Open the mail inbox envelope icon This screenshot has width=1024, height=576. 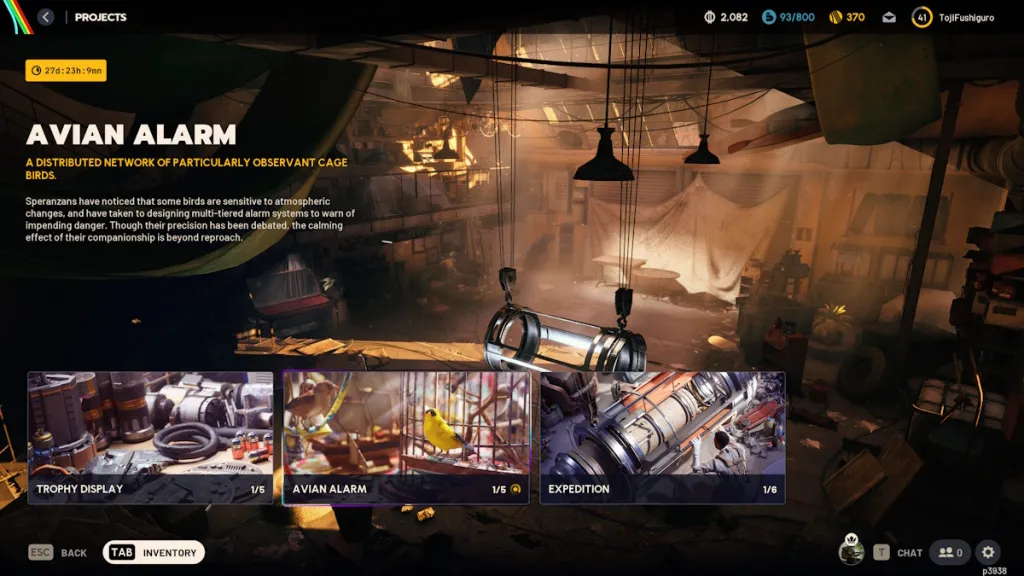coord(889,17)
